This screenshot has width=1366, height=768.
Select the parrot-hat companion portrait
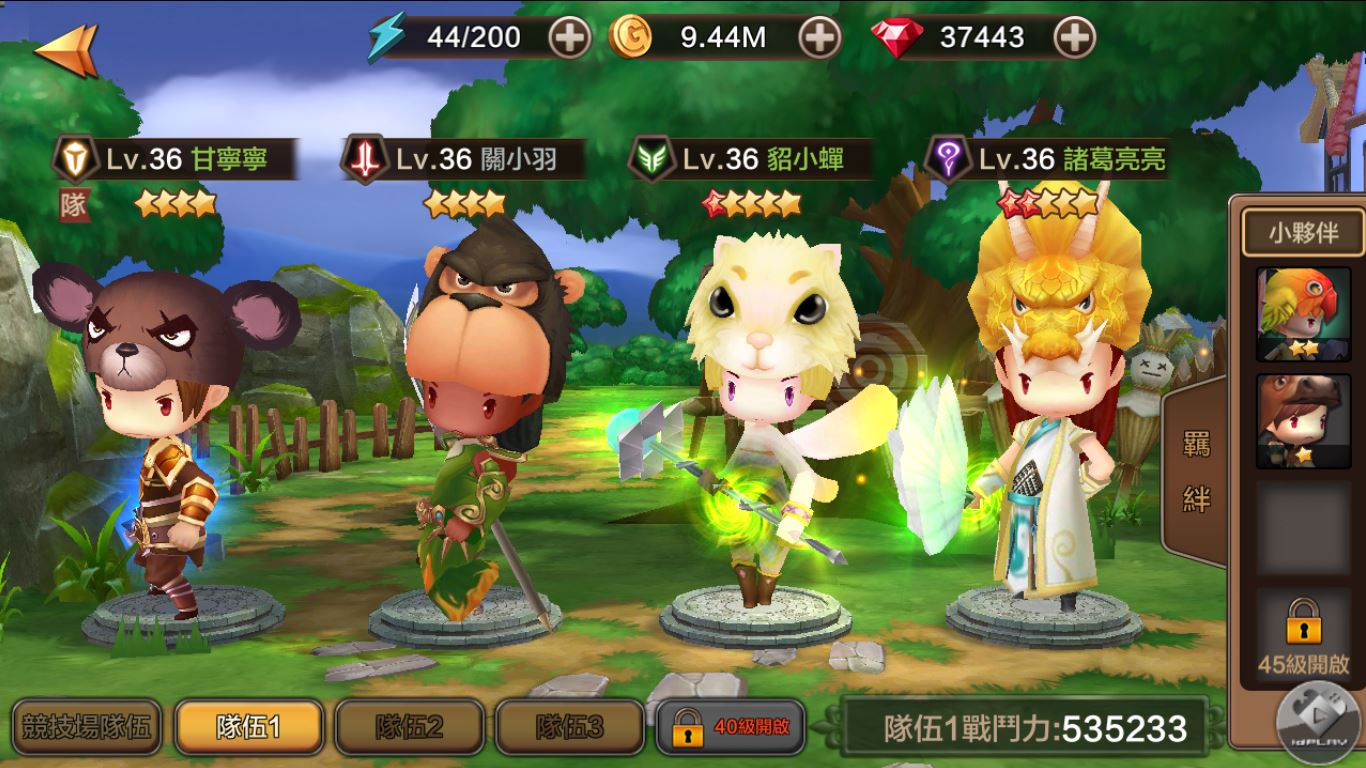click(1302, 314)
